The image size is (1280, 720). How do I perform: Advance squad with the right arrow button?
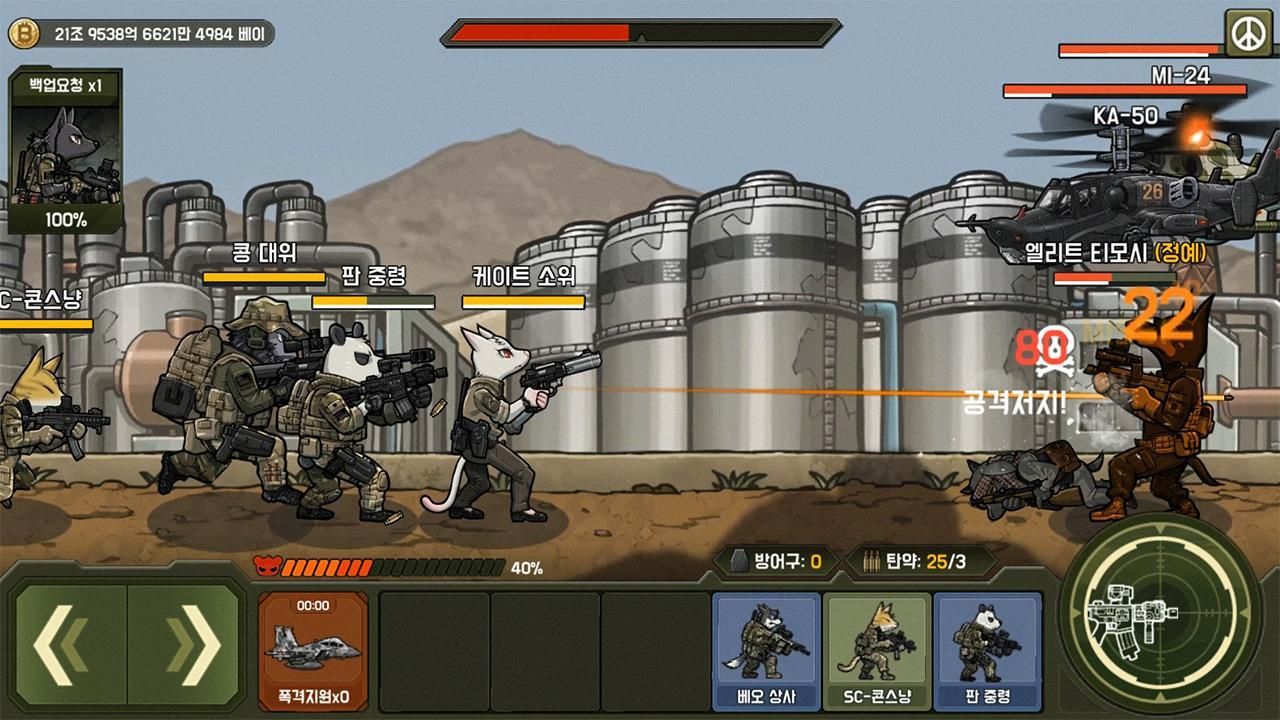[185, 645]
